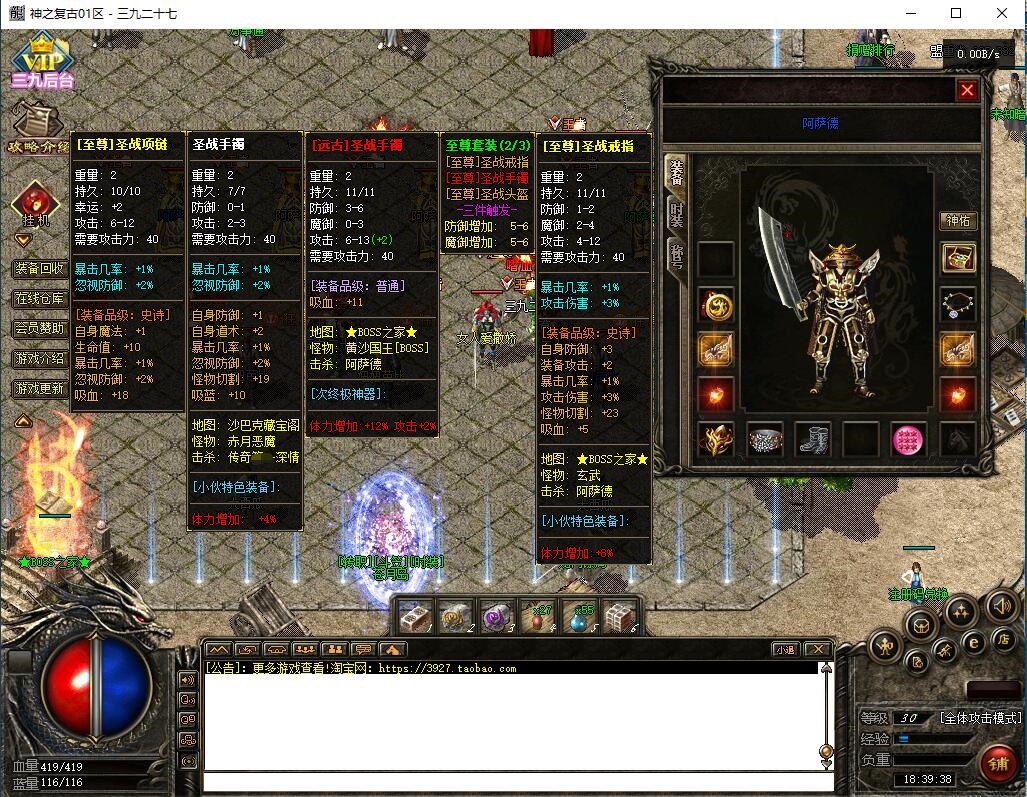Image resolution: width=1027 pixels, height=797 pixels.
Task: Show the 游戏介绍 game introduction
Action: point(40,358)
